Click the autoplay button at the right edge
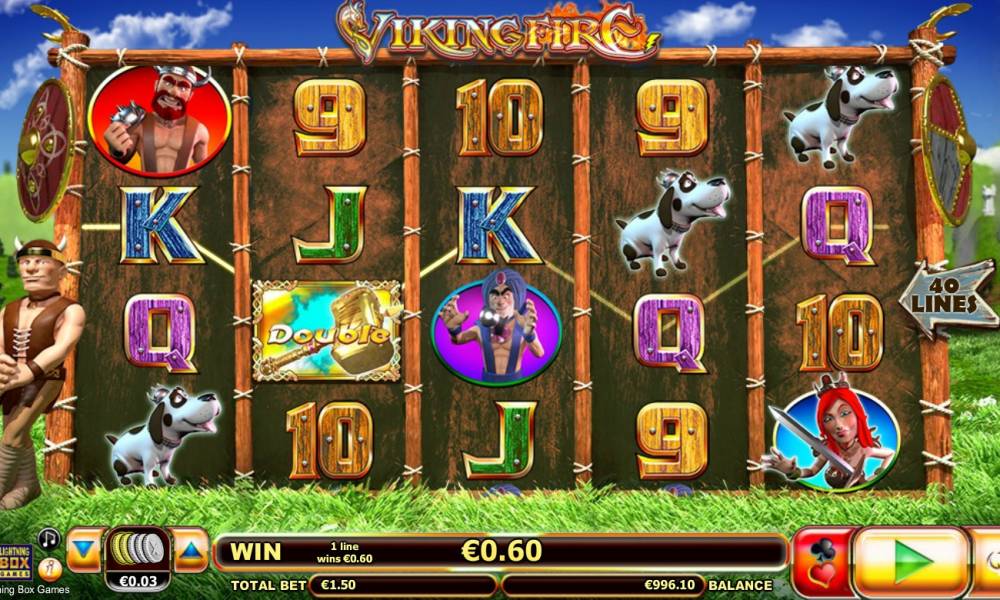Viewport: 1000px width, 600px height. point(987,561)
